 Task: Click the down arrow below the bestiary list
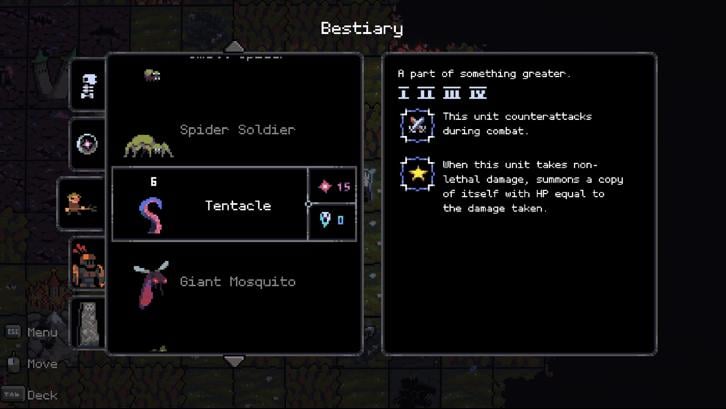233,360
